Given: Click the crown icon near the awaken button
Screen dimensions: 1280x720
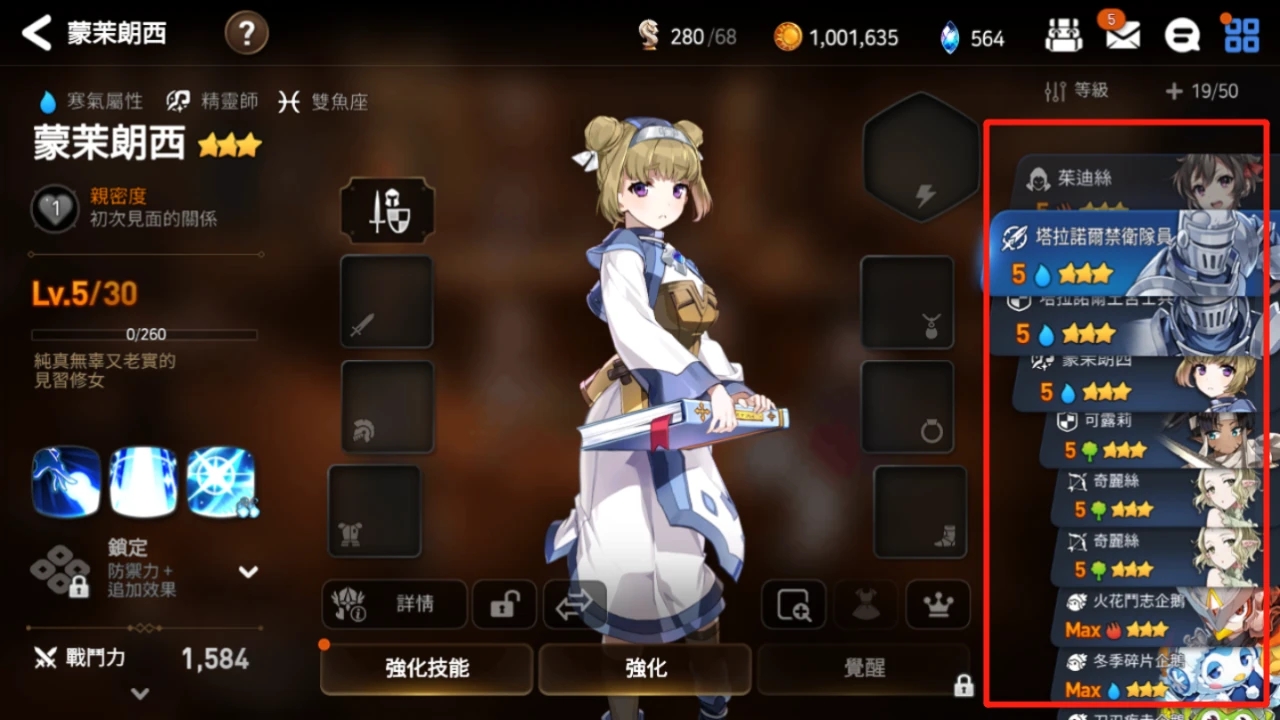Looking at the screenshot, I should tap(938, 605).
